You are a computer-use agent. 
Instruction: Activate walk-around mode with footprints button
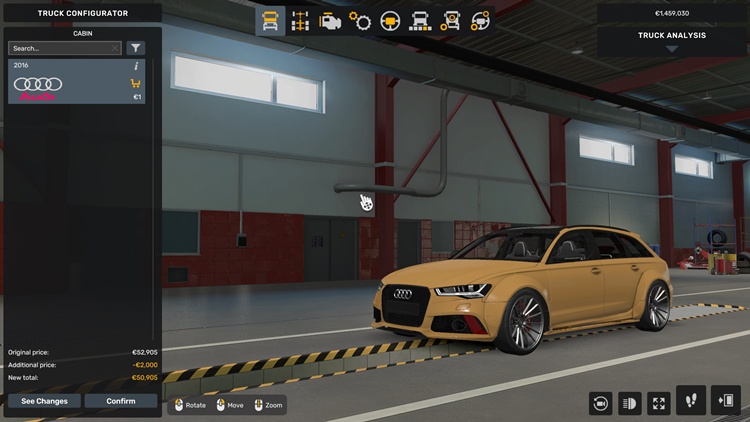691,401
